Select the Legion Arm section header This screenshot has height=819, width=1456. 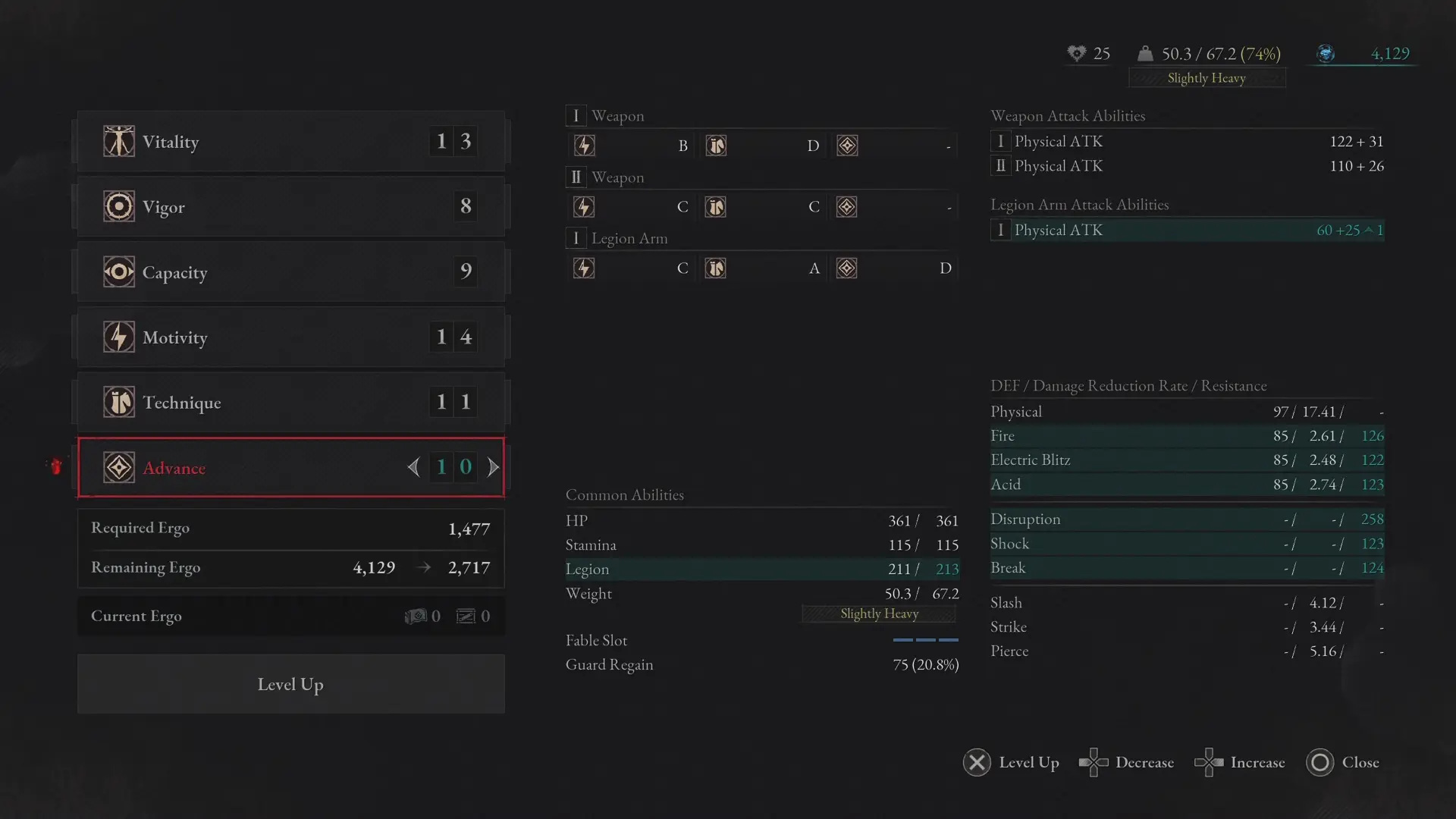617,238
